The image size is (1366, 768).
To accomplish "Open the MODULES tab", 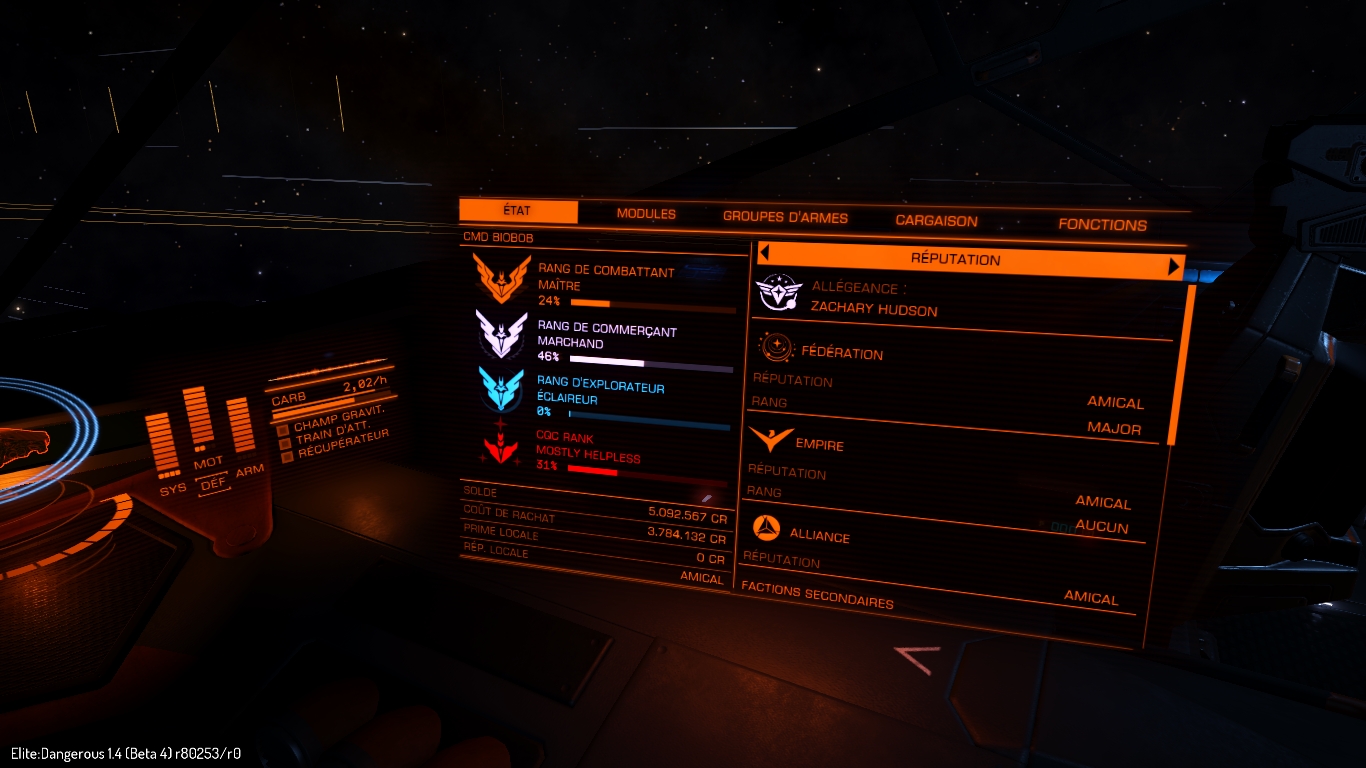I will [x=646, y=214].
